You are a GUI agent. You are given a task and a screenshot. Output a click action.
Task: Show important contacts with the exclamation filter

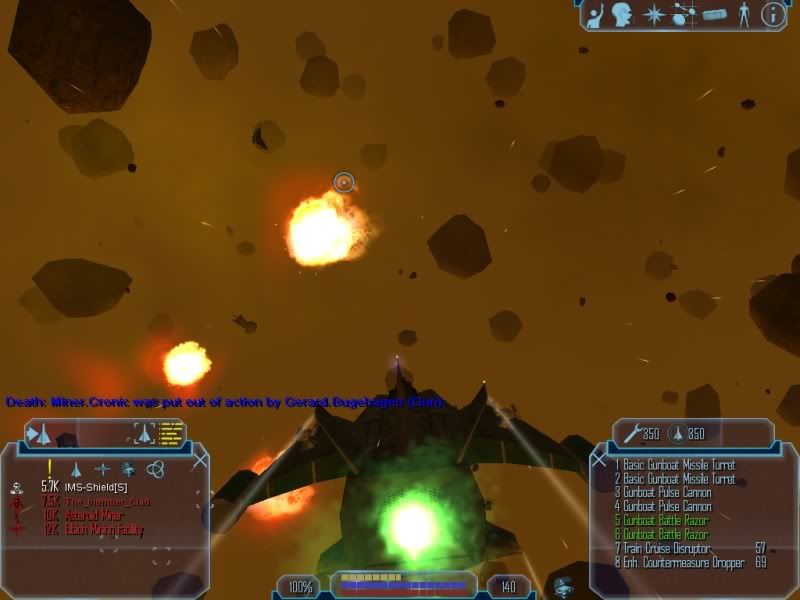coord(48,468)
